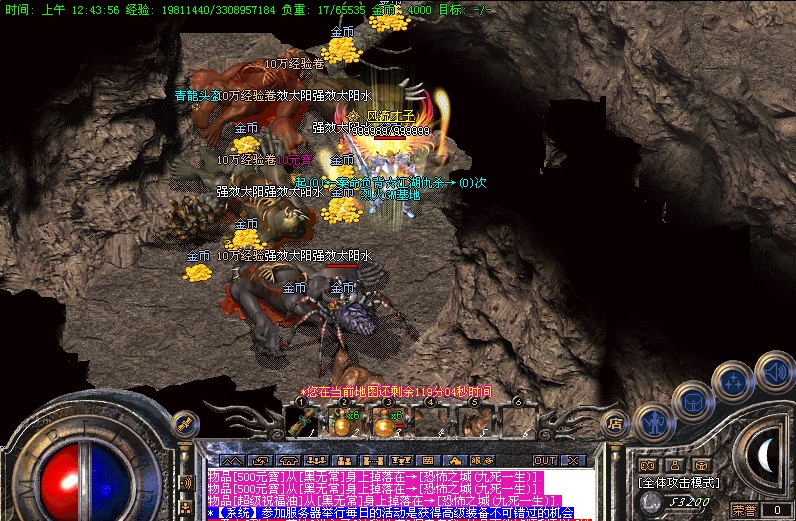
Task: Click the signal waves icon left of chat
Action: [186, 483]
